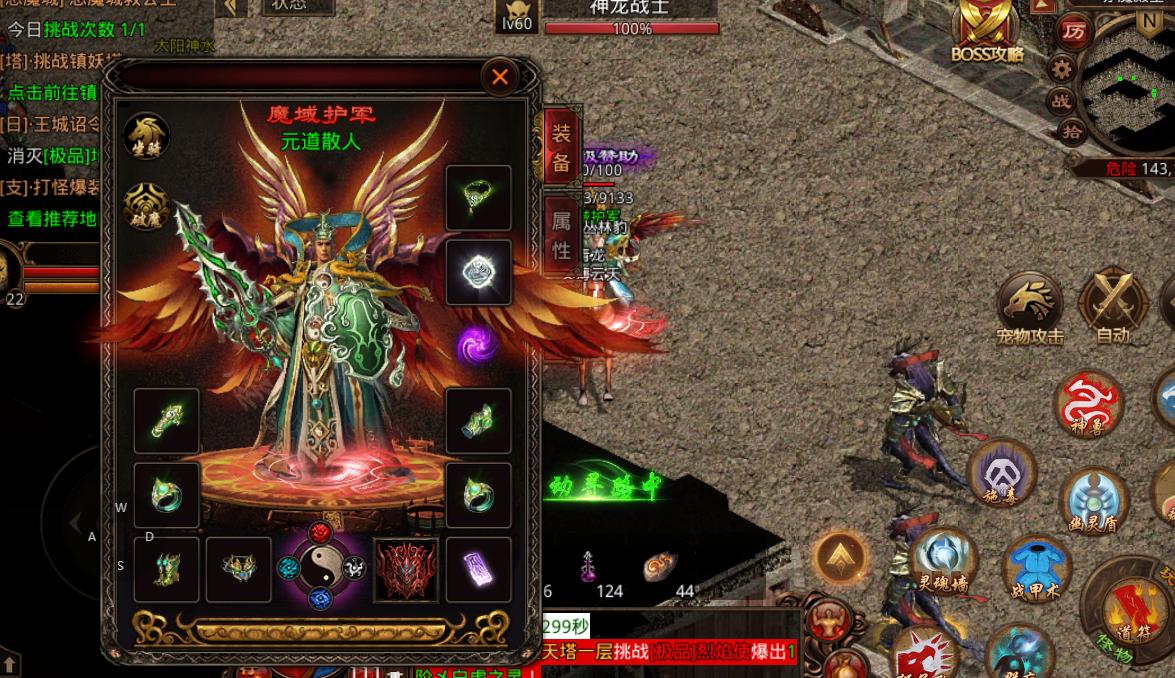Open the 坐骑 mount button
Screen dimensions: 1175x678
[x=146, y=136]
